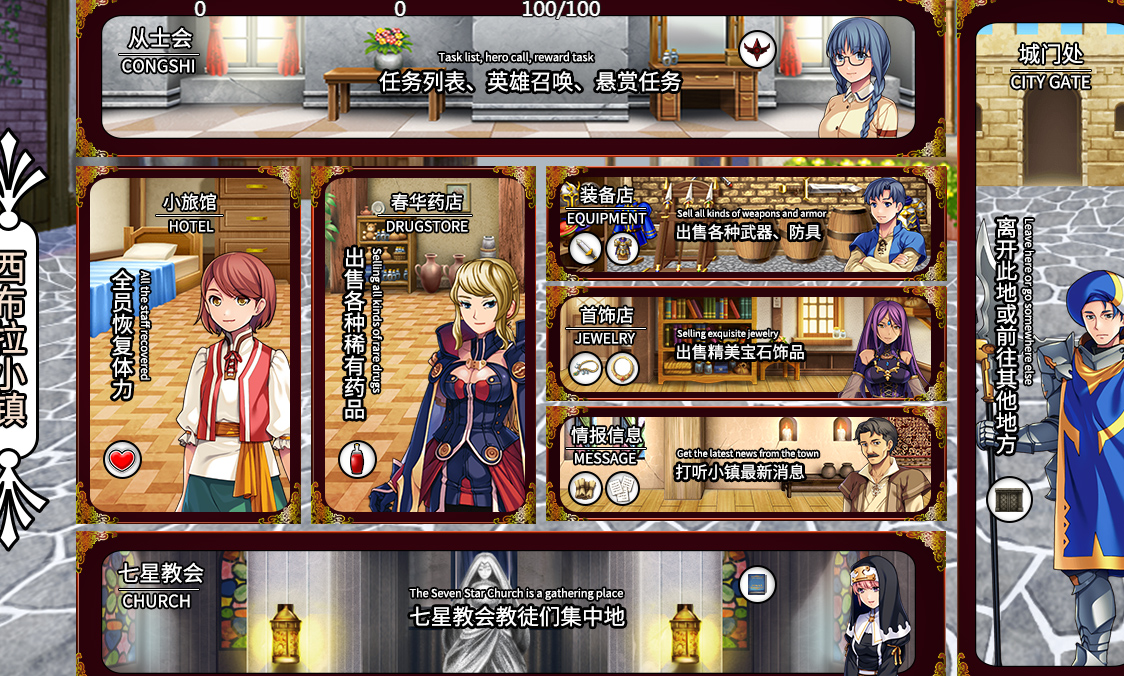Click the red heart icon in Hotel
Screen dimensions: 1124x676
point(122,460)
